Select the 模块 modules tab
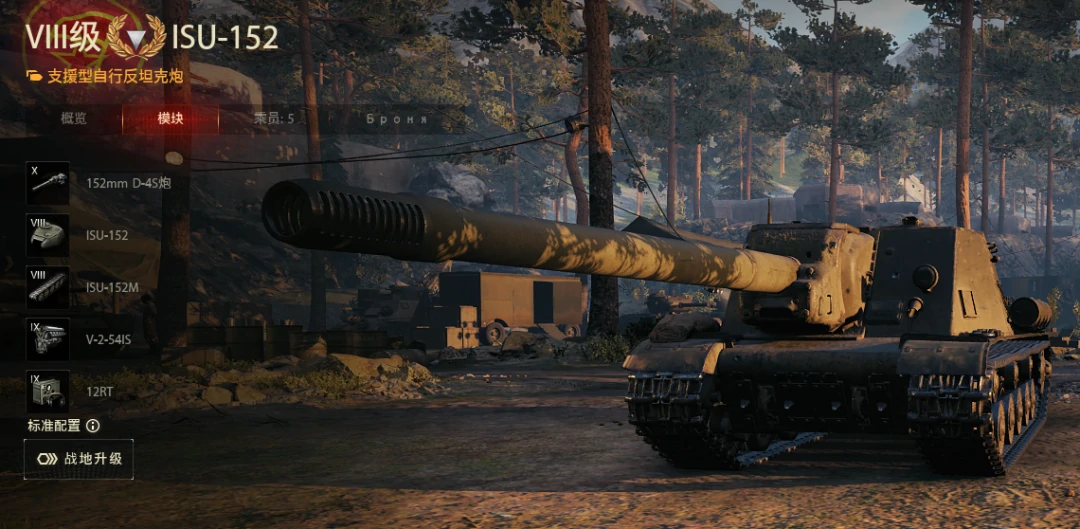Image resolution: width=1080 pixels, height=529 pixels. point(170,119)
